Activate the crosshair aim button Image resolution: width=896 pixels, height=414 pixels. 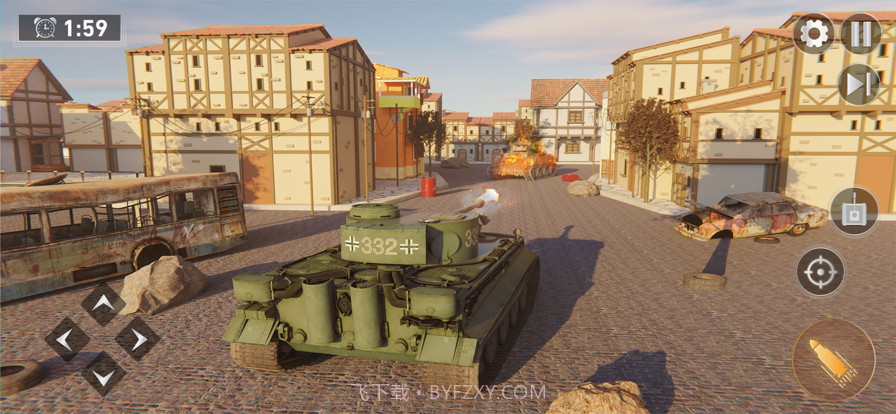[x=820, y=271]
